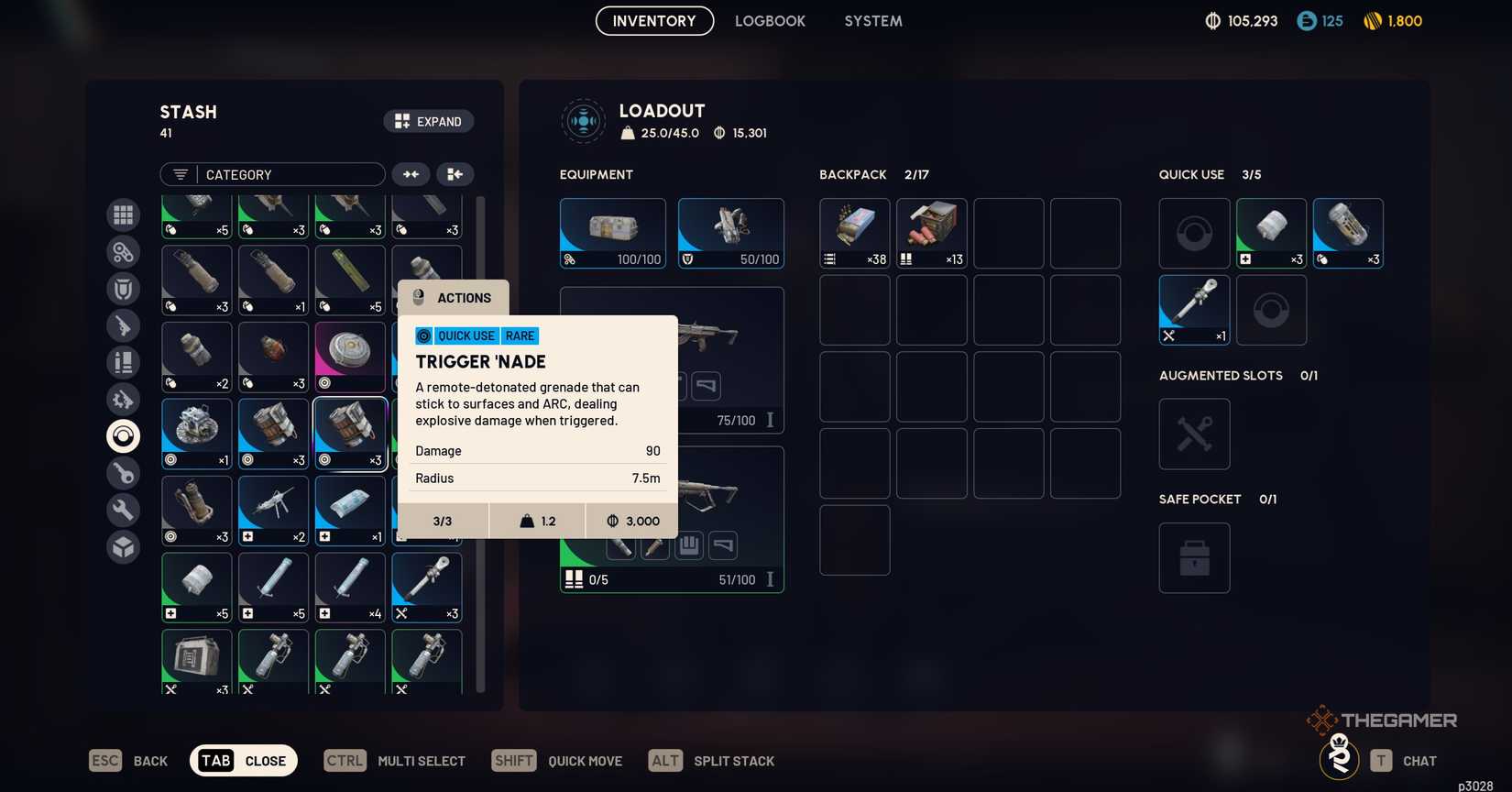Select the misc cube filter at sidebar bottom

tap(123, 546)
